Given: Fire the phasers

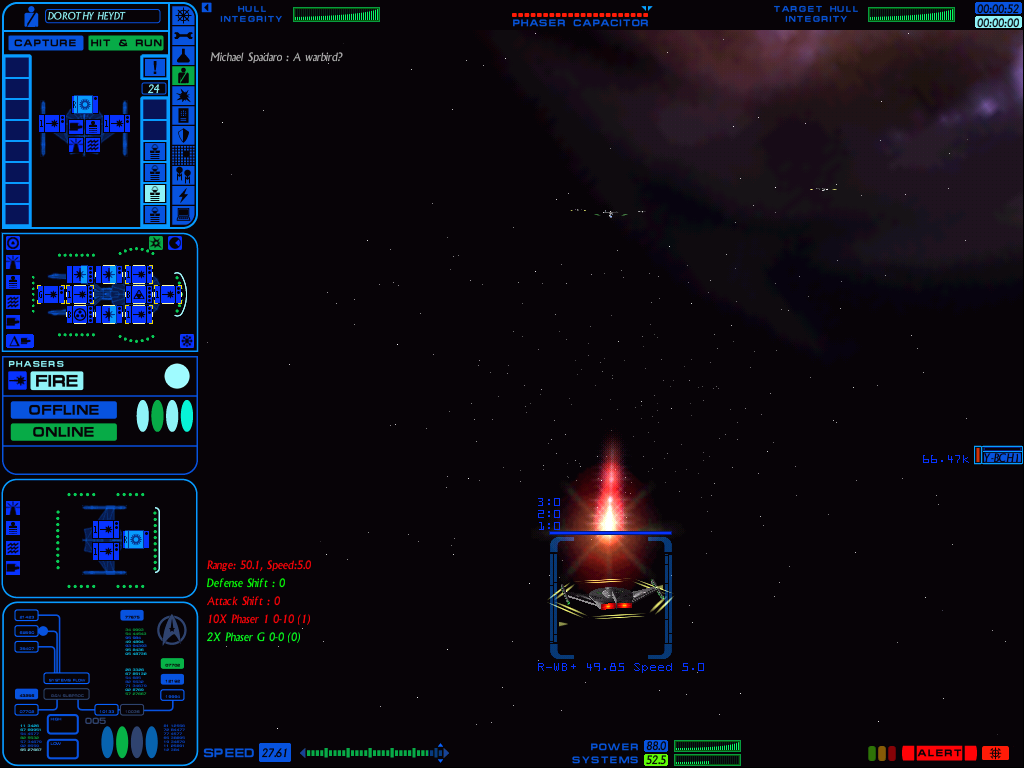Looking at the screenshot, I should pos(56,381).
